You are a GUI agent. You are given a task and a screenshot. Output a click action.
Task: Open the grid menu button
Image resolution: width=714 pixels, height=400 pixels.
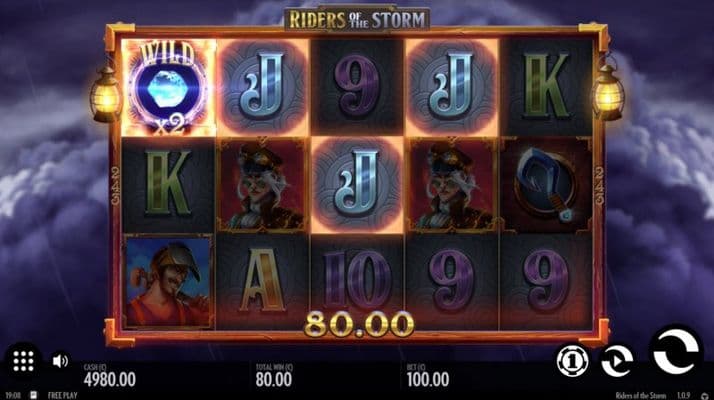(25, 360)
